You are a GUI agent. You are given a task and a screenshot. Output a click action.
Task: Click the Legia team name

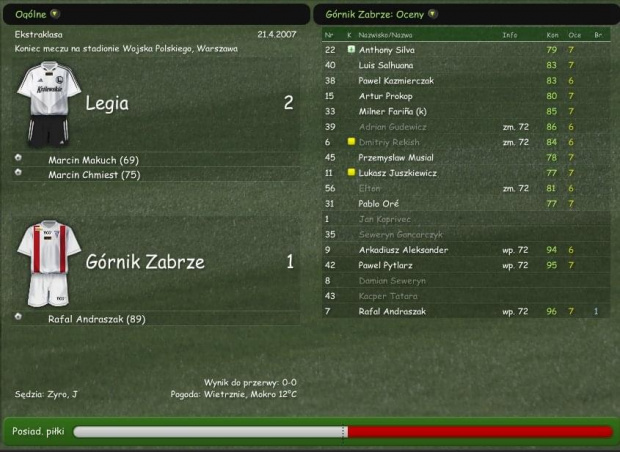pyautogui.click(x=107, y=103)
